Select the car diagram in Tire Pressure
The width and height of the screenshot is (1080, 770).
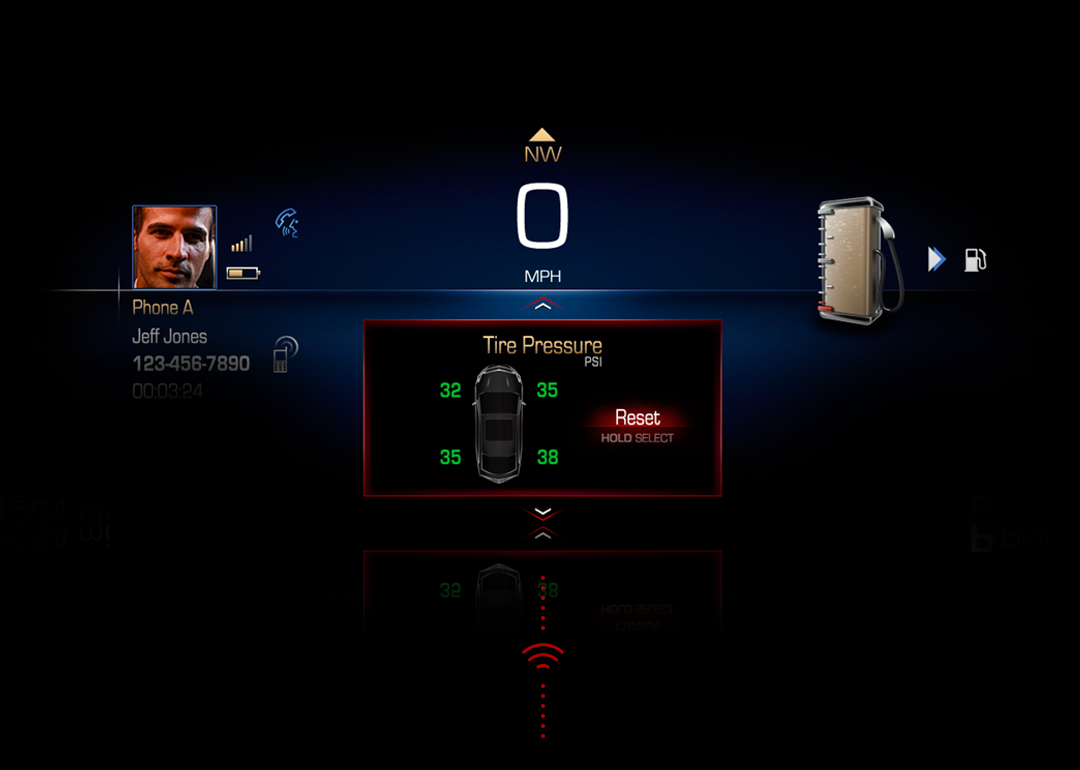click(x=498, y=423)
